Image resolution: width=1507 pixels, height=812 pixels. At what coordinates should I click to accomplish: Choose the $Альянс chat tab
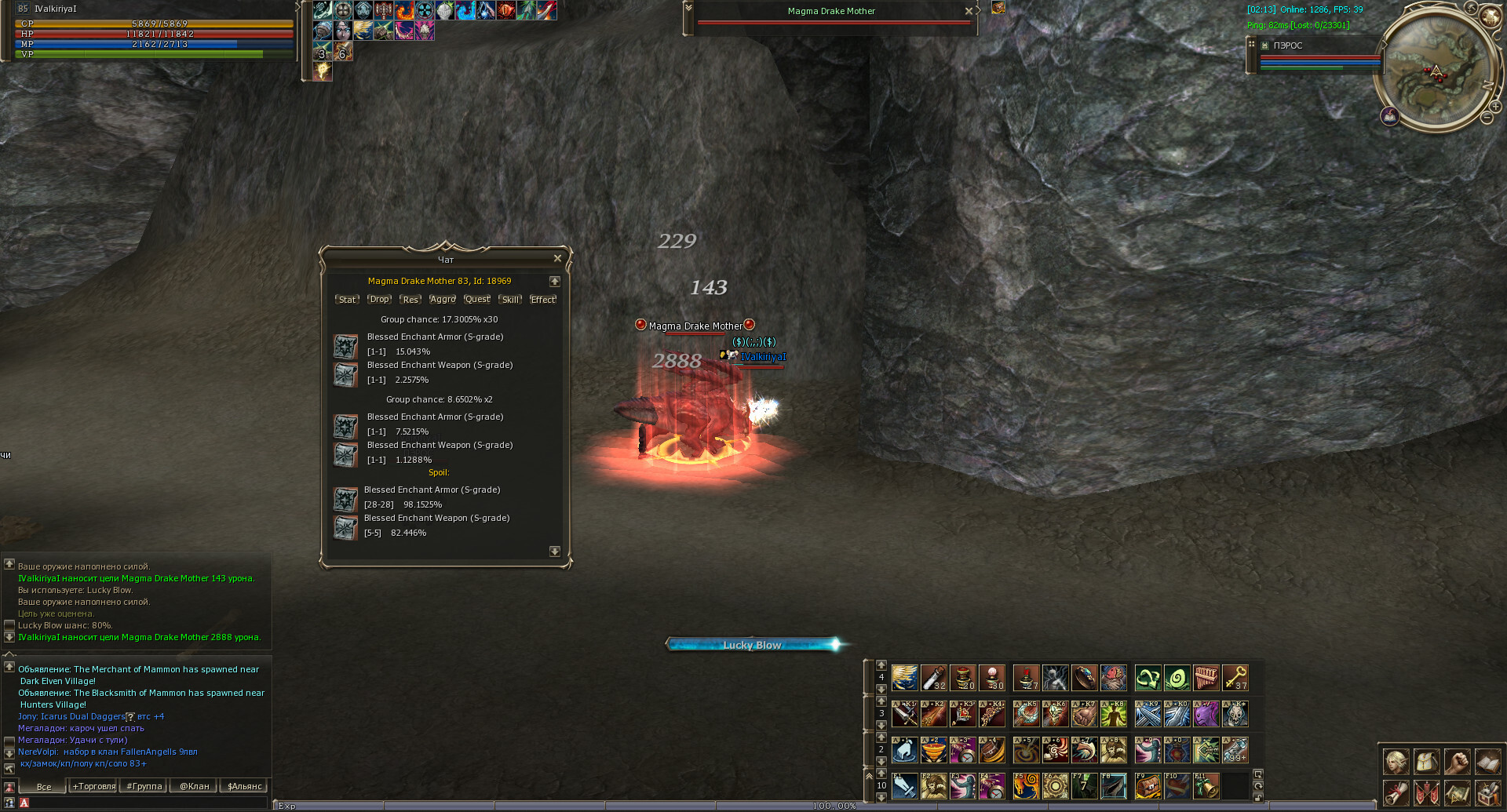click(x=245, y=786)
